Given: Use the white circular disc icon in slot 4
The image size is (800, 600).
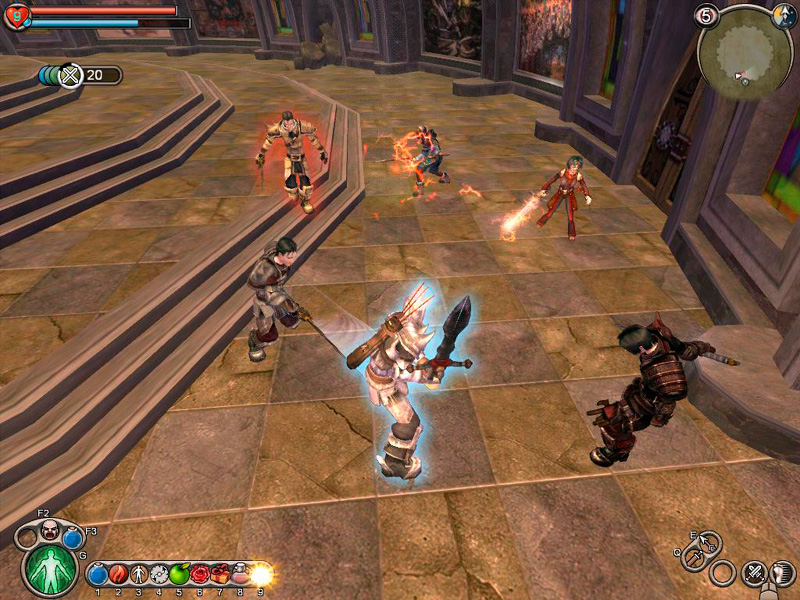Looking at the screenshot, I should [x=158, y=574].
